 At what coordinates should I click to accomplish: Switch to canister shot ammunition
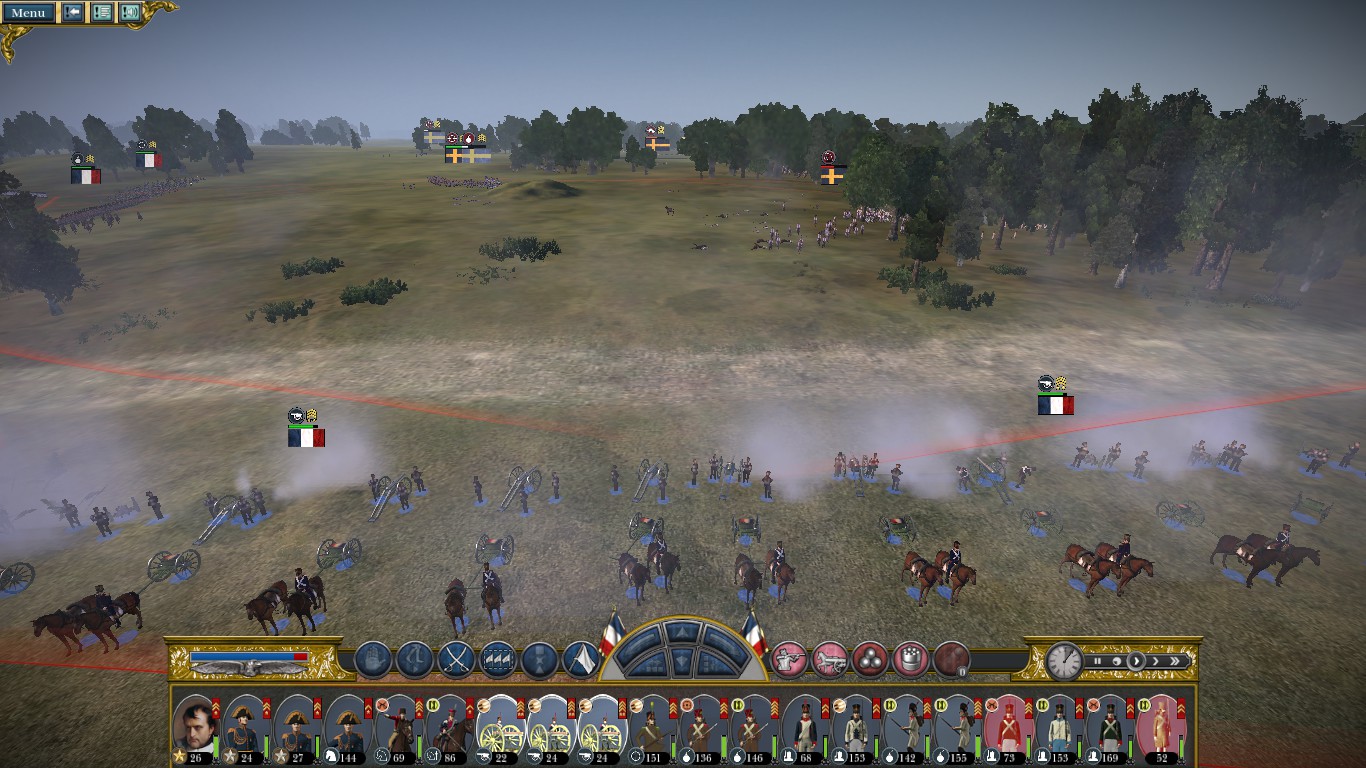(911, 659)
